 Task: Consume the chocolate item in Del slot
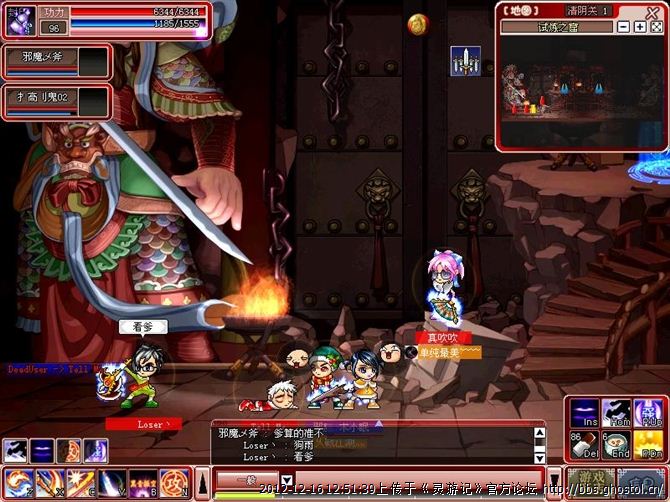(584, 442)
